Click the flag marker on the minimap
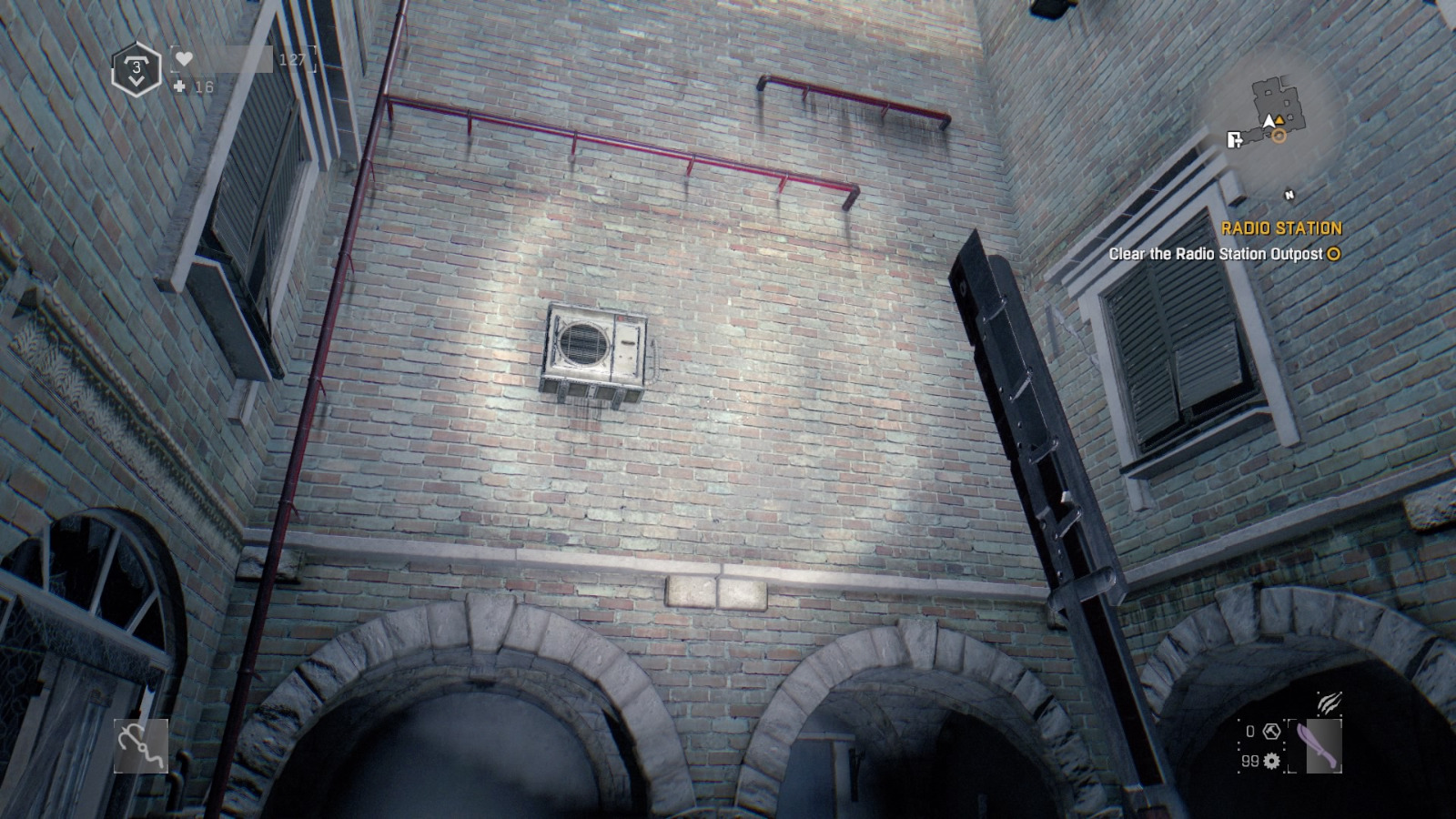 pos(1234,139)
